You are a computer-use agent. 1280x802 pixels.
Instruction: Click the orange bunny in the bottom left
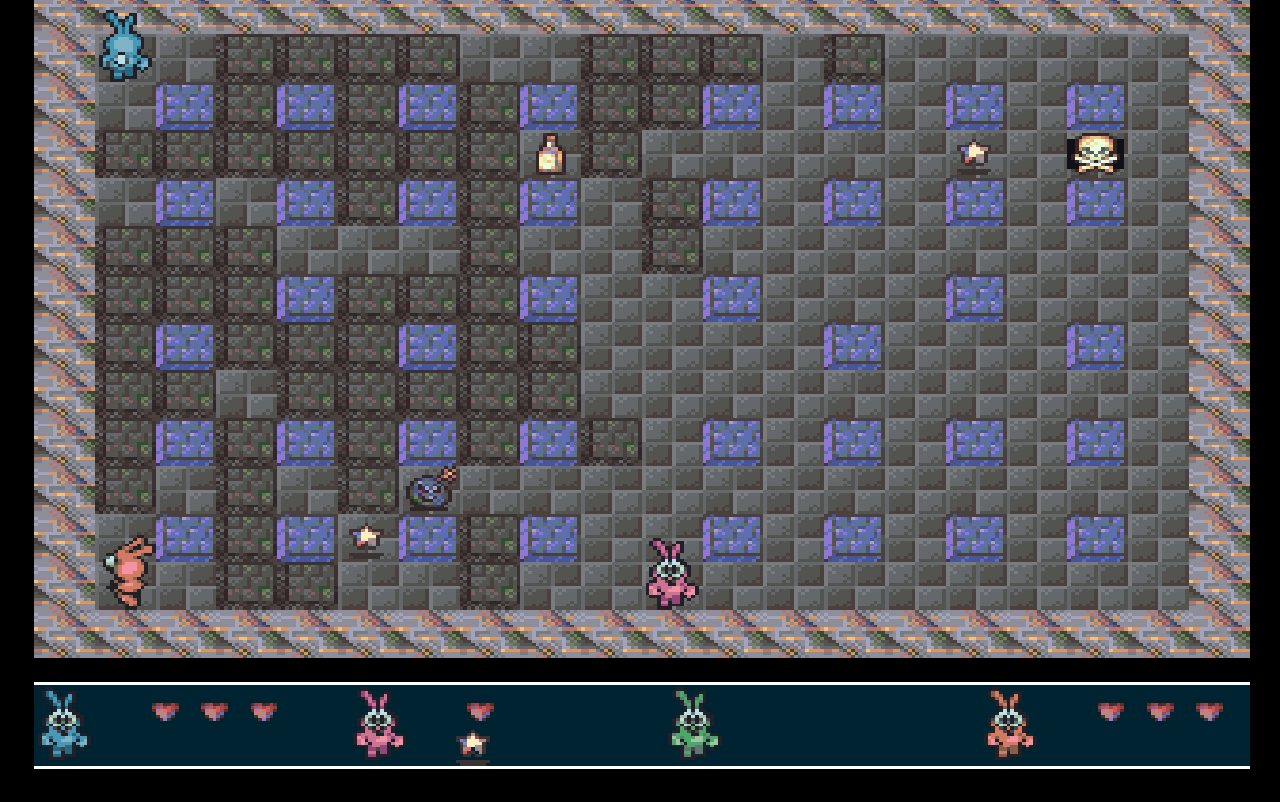click(x=128, y=570)
